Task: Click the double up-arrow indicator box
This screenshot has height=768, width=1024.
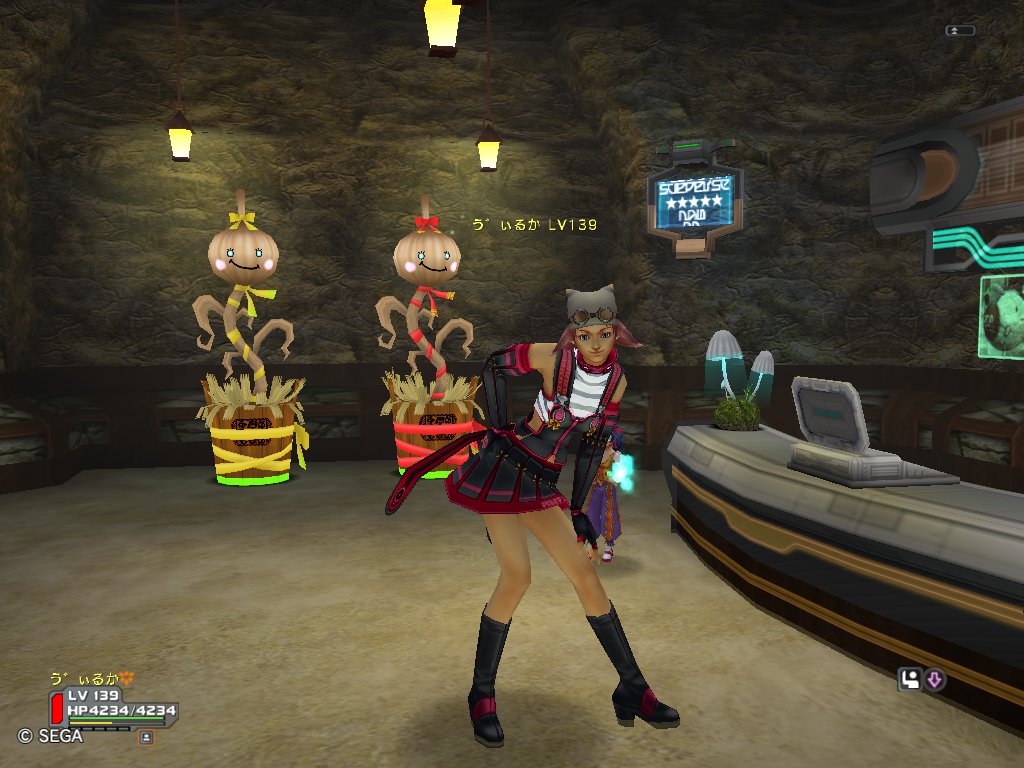Action: point(959,31)
